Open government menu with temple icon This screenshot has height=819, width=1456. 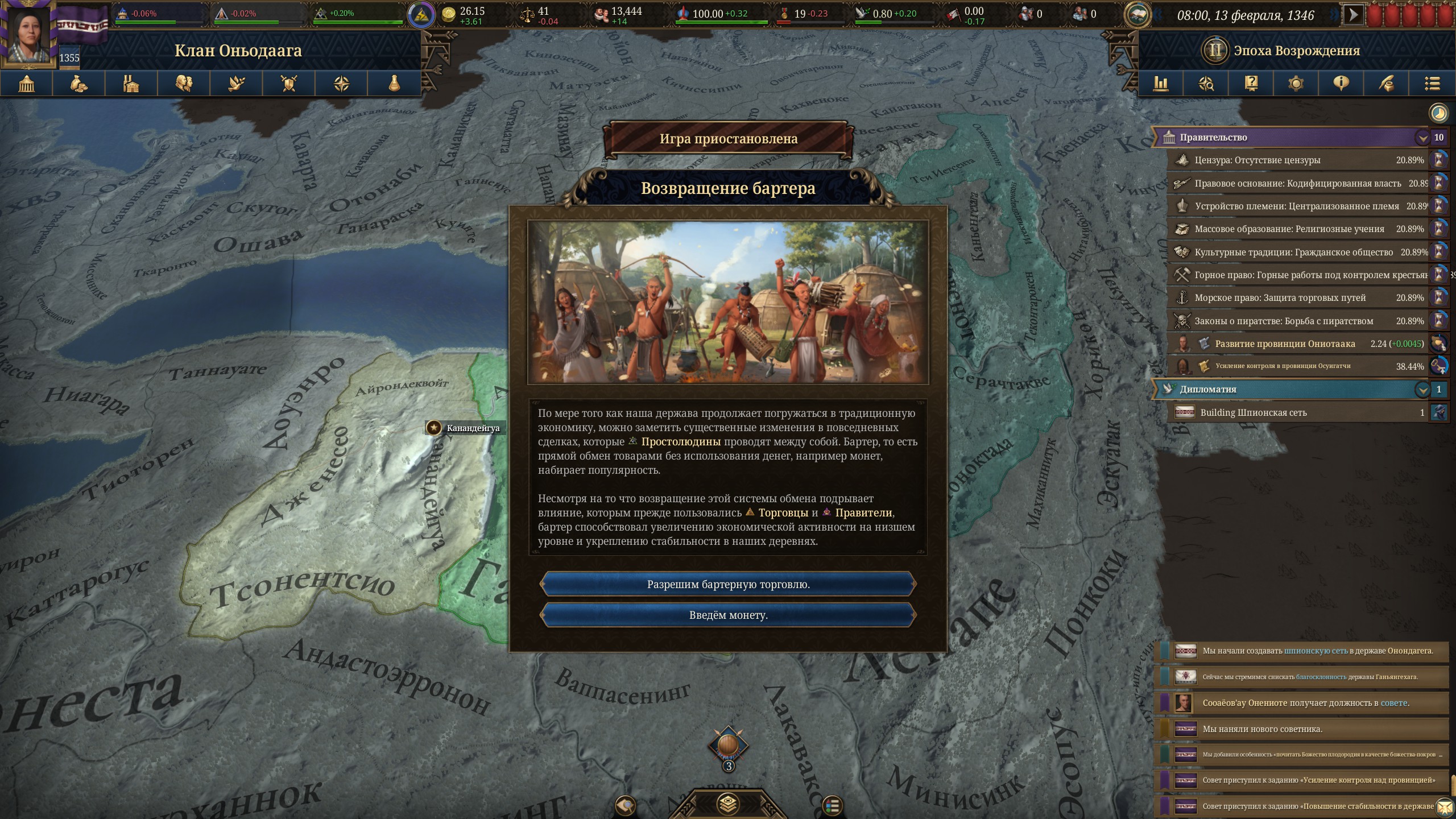tap(27, 84)
